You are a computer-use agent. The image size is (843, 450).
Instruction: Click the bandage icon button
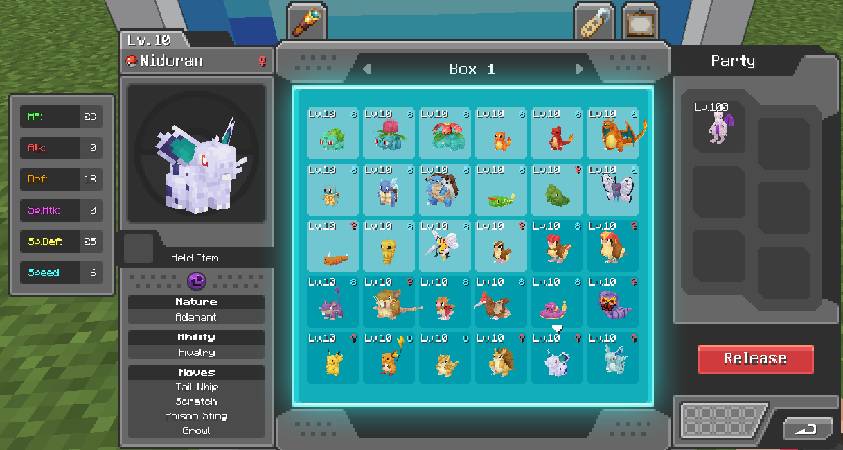click(x=594, y=22)
